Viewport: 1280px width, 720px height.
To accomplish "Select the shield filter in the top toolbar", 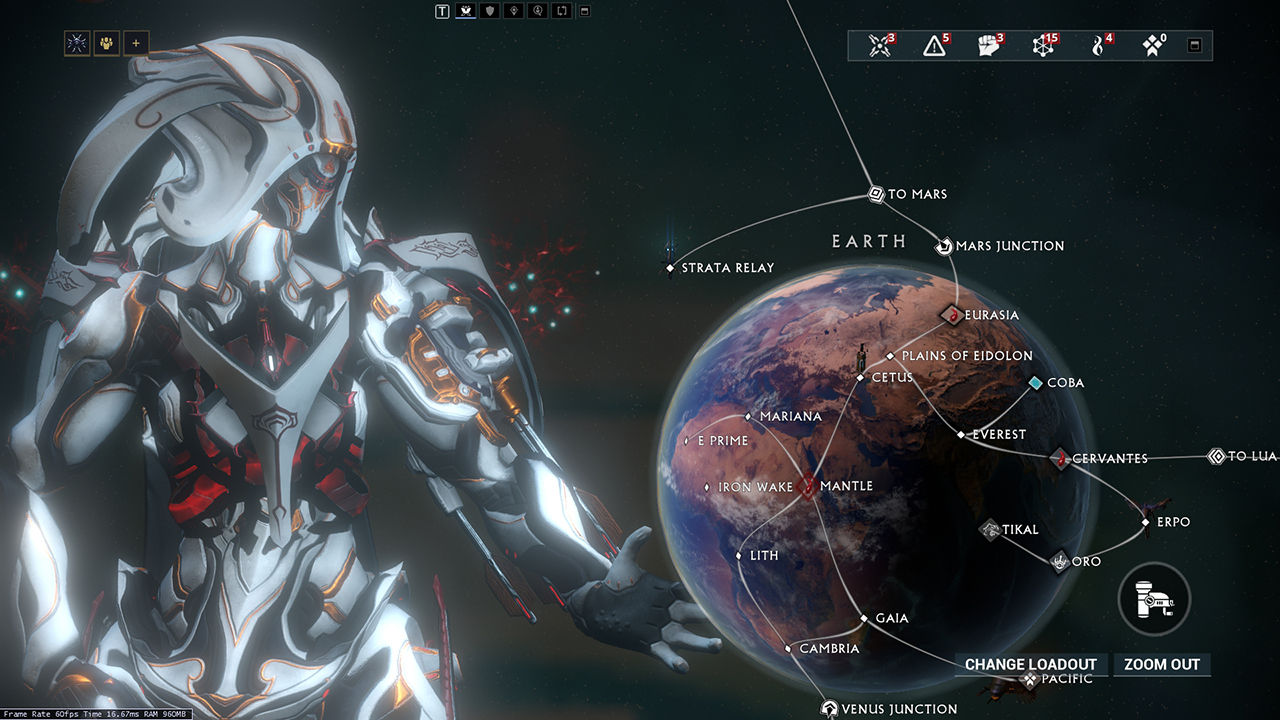I will pyautogui.click(x=490, y=11).
